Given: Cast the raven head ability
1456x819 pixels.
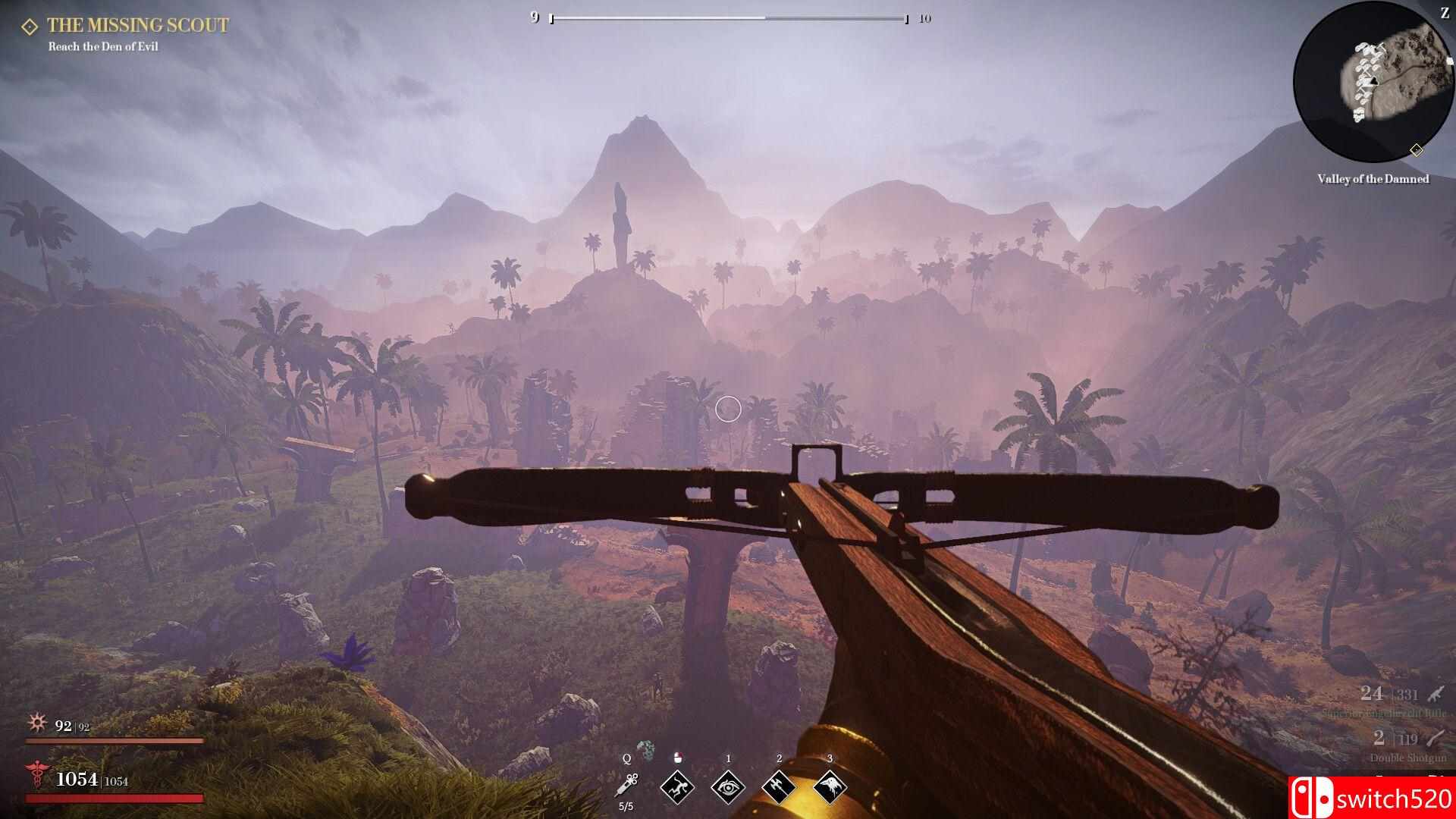Looking at the screenshot, I should pos(830,787).
